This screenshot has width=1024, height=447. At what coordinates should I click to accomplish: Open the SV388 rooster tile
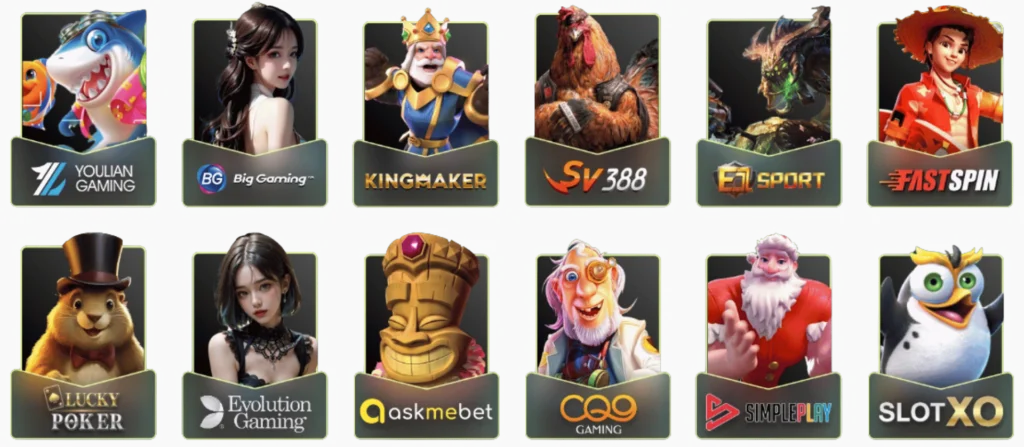pyautogui.click(x=597, y=110)
